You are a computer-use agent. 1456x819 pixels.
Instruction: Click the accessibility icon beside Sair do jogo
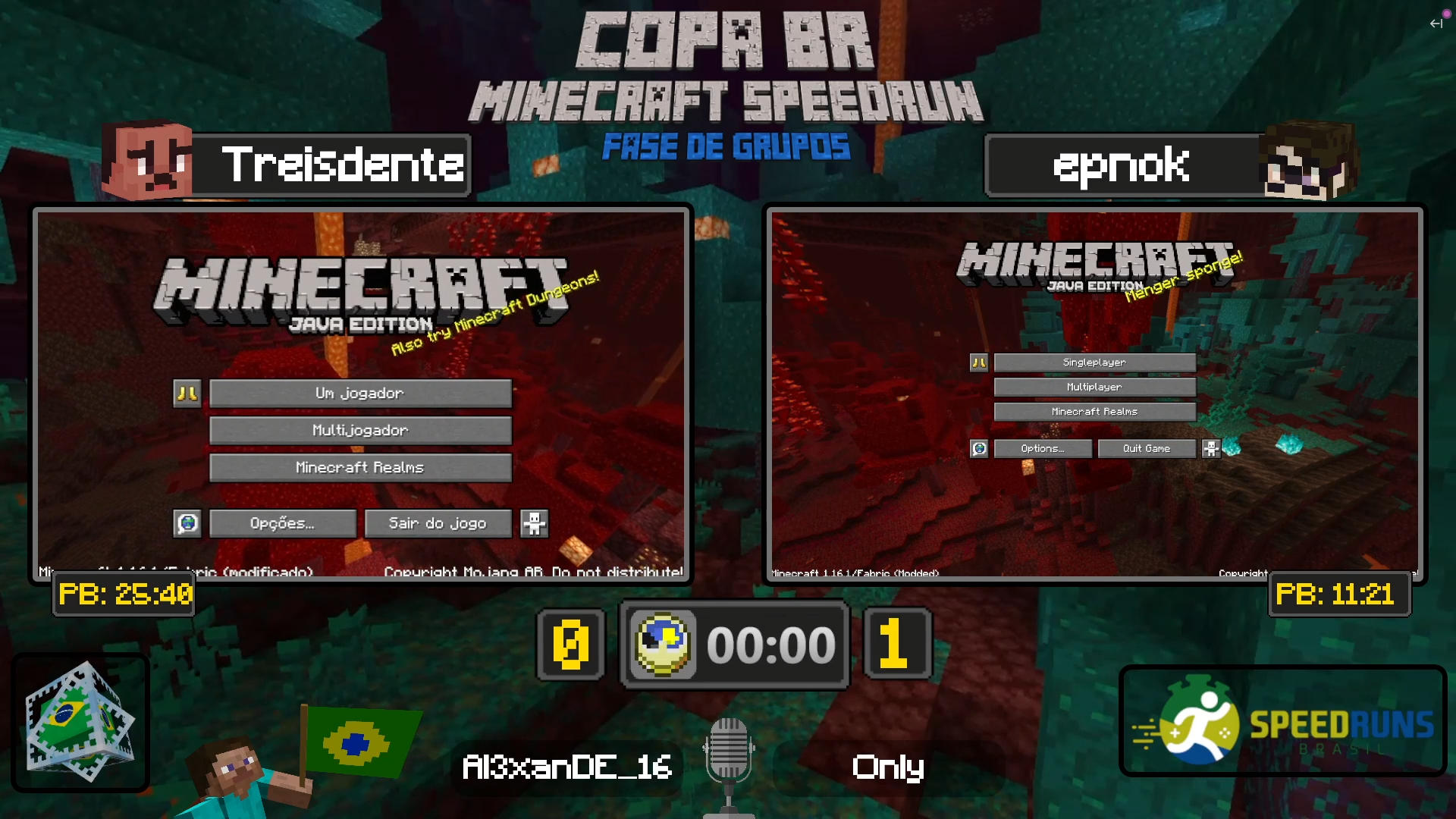[x=535, y=522]
